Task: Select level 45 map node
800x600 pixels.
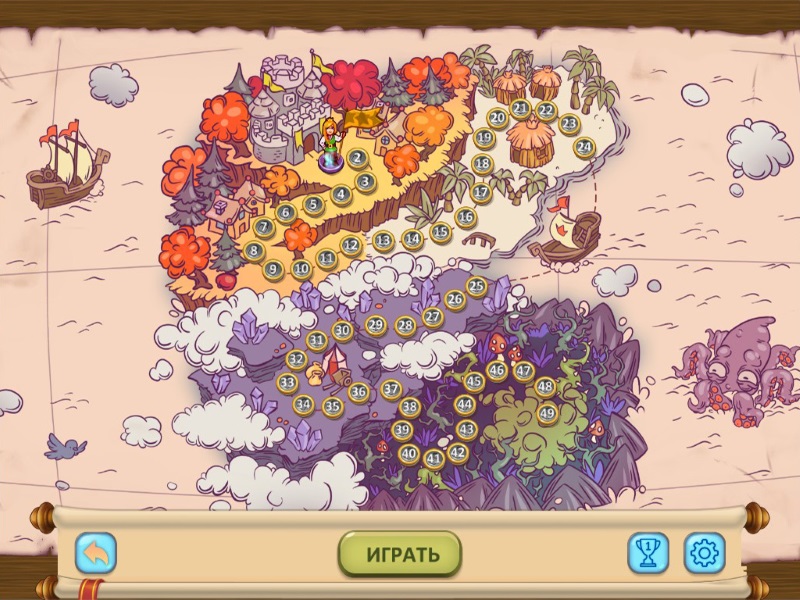Action: click(x=474, y=381)
